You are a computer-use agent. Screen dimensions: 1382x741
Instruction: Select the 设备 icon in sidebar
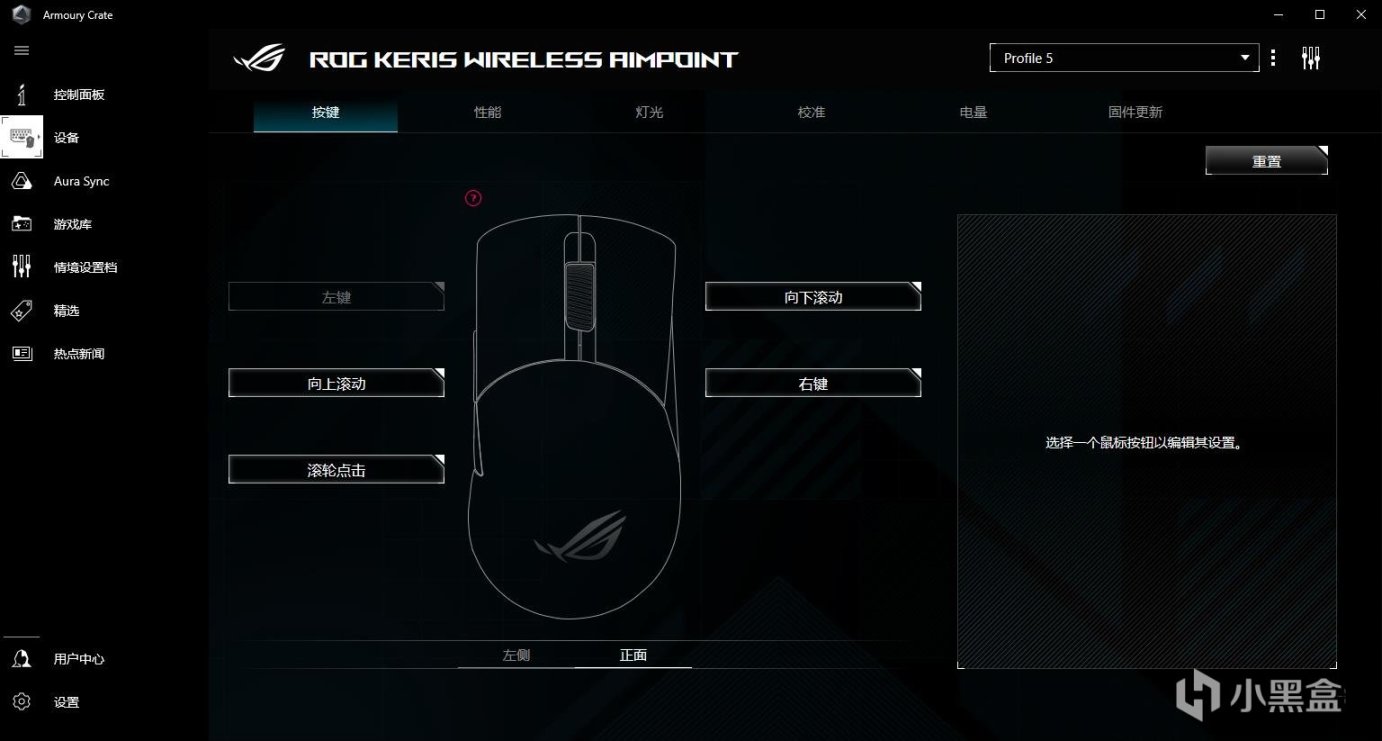point(22,137)
